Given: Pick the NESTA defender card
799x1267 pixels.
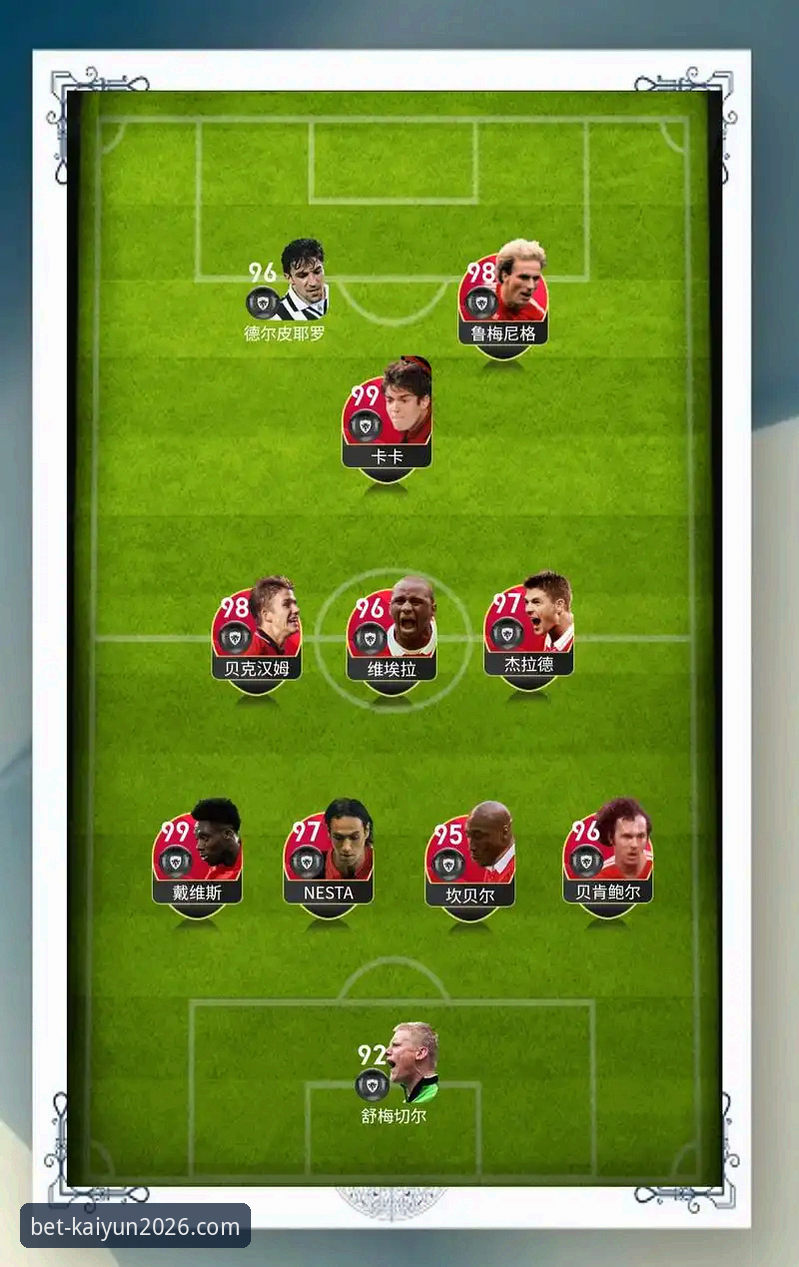Looking at the screenshot, I should pyautogui.click(x=329, y=857).
